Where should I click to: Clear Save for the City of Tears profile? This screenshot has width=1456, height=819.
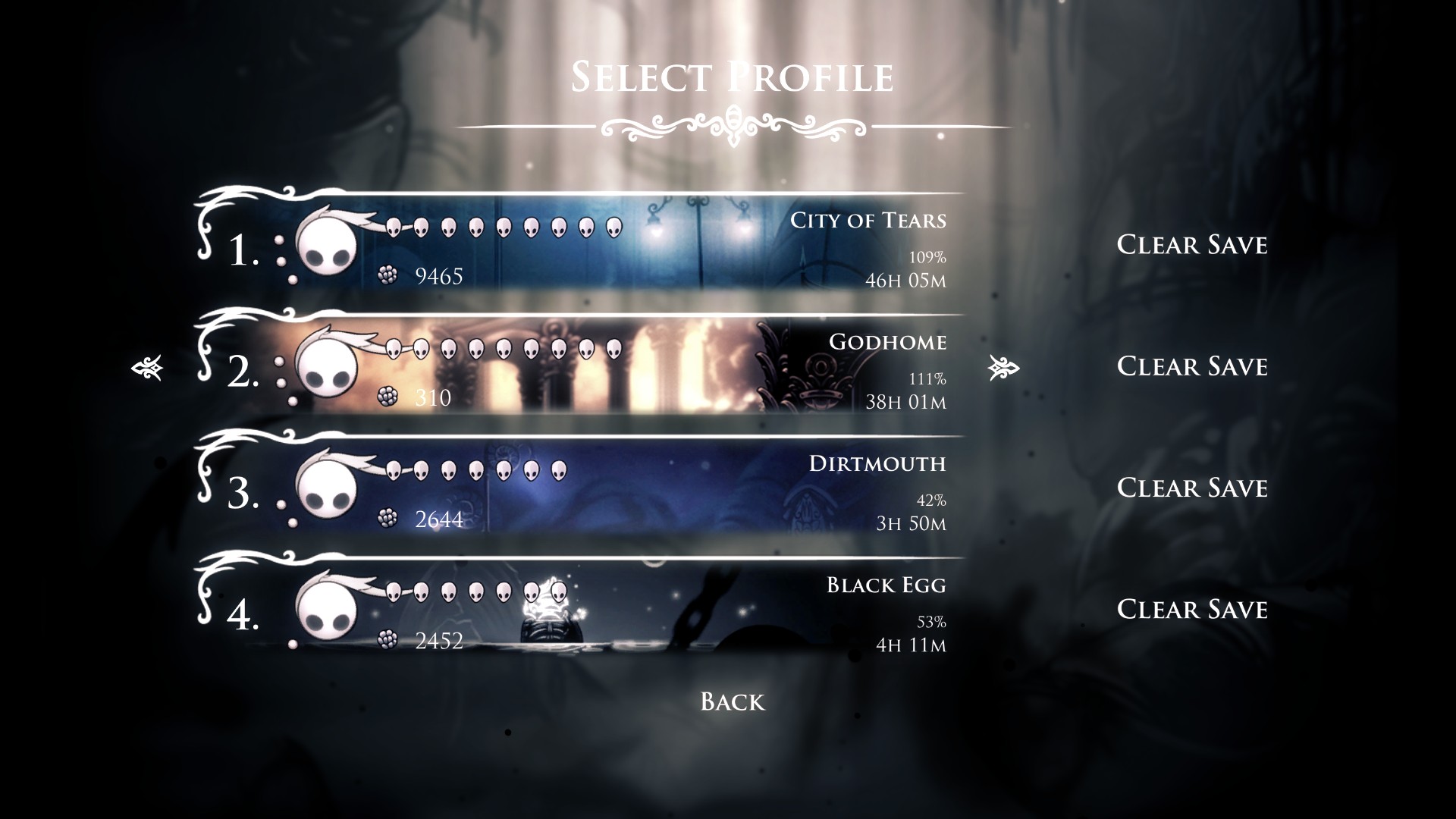pos(1192,245)
